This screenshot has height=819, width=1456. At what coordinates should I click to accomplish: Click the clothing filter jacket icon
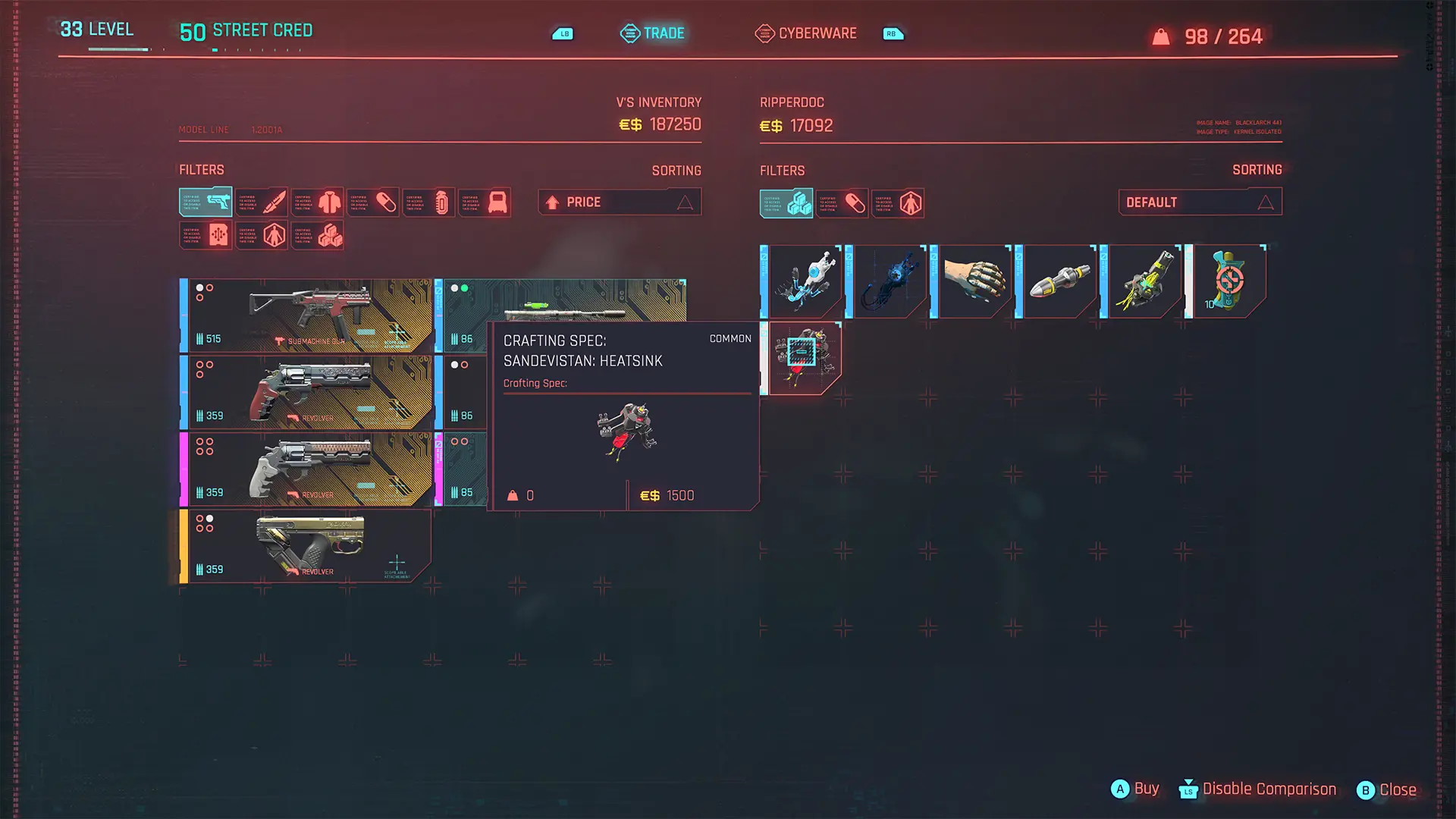[x=318, y=202]
